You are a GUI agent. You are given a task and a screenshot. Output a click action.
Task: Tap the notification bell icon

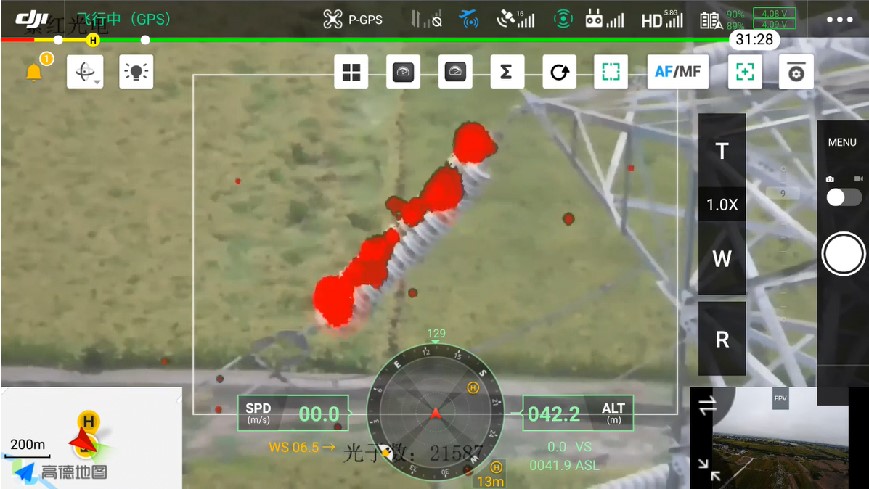pos(35,72)
